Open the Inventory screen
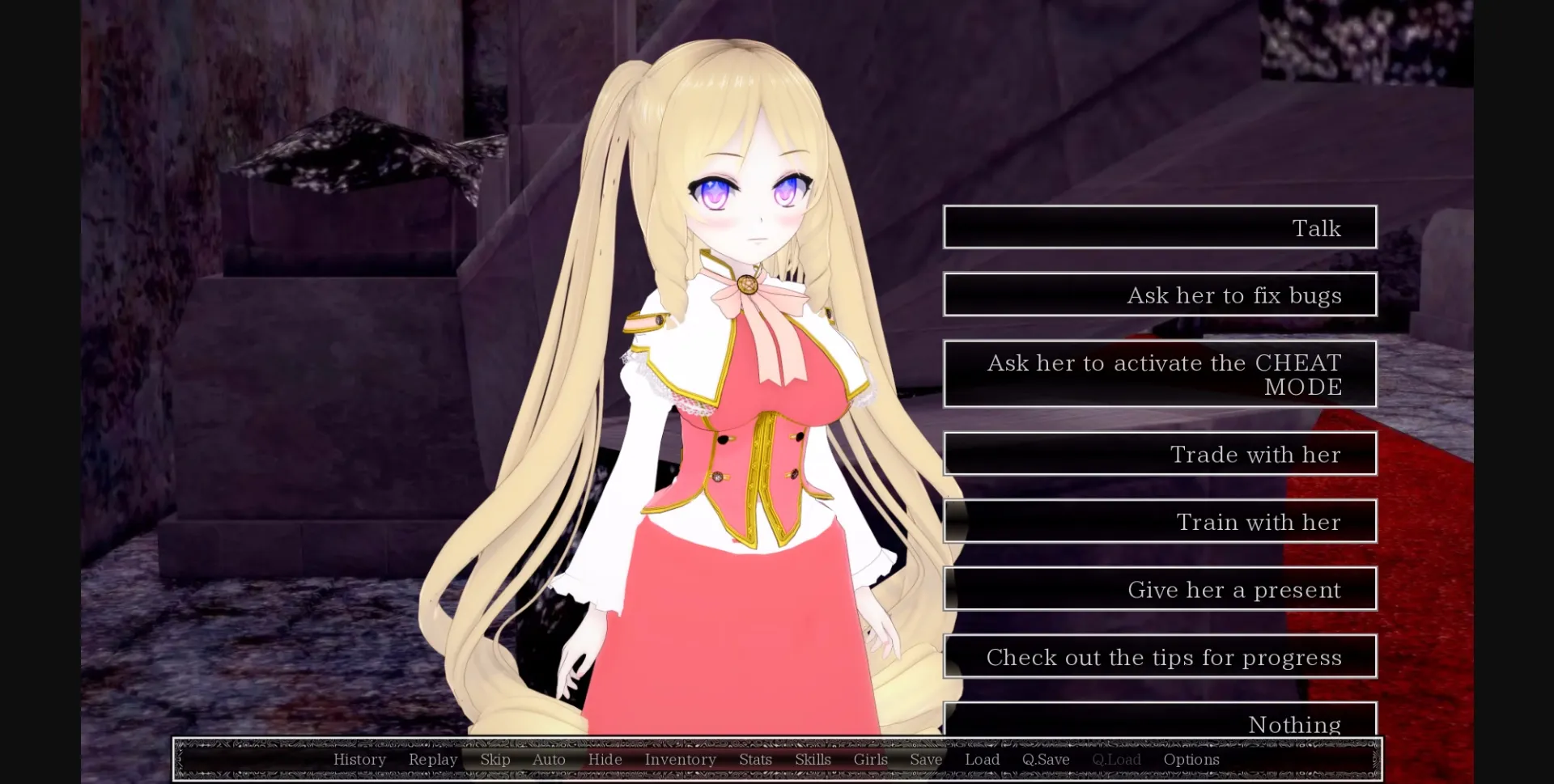This screenshot has height=784, width=1554. (680, 759)
